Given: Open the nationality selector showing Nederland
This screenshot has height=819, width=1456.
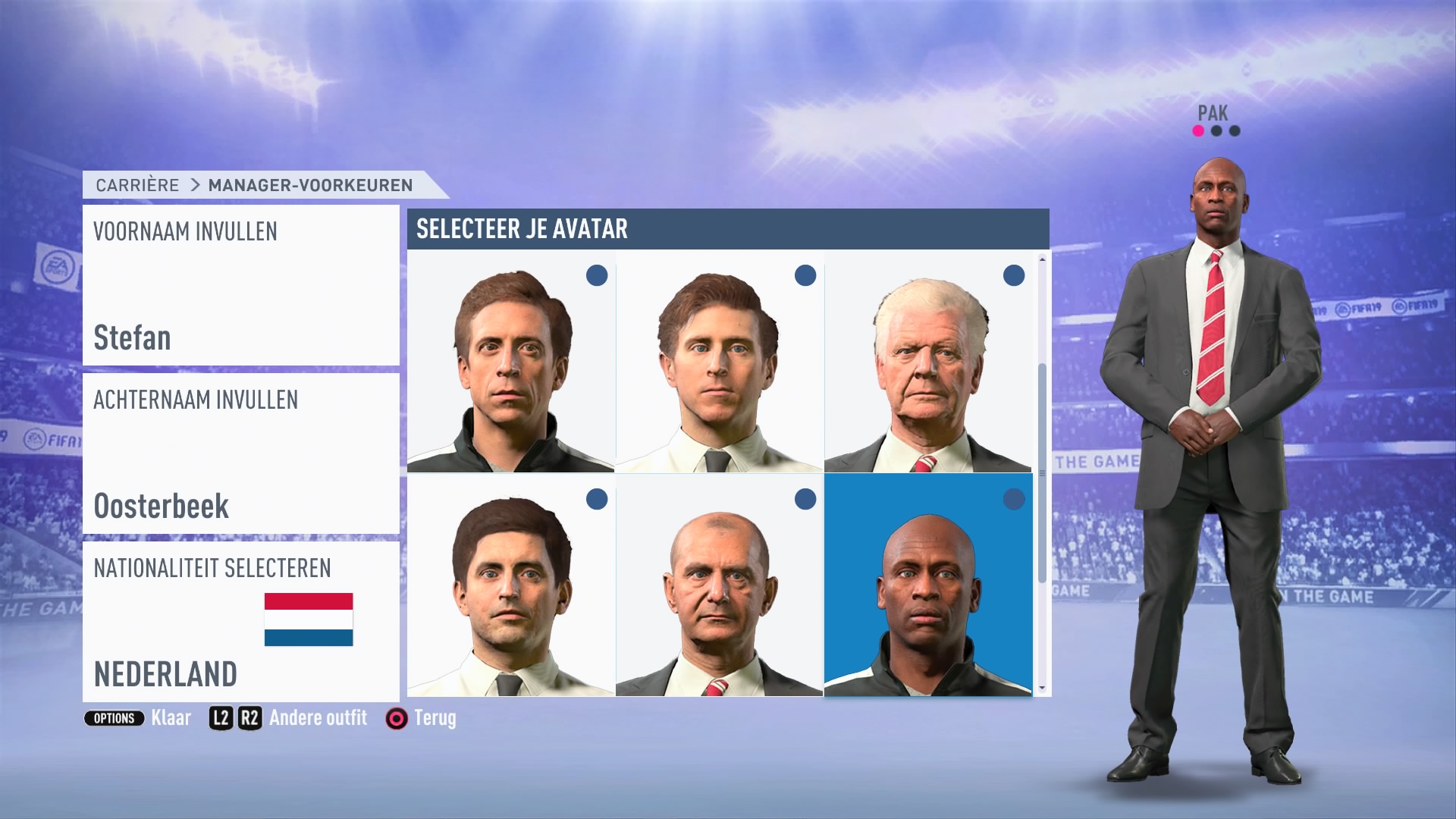Looking at the screenshot, I should tap(240, 622).
